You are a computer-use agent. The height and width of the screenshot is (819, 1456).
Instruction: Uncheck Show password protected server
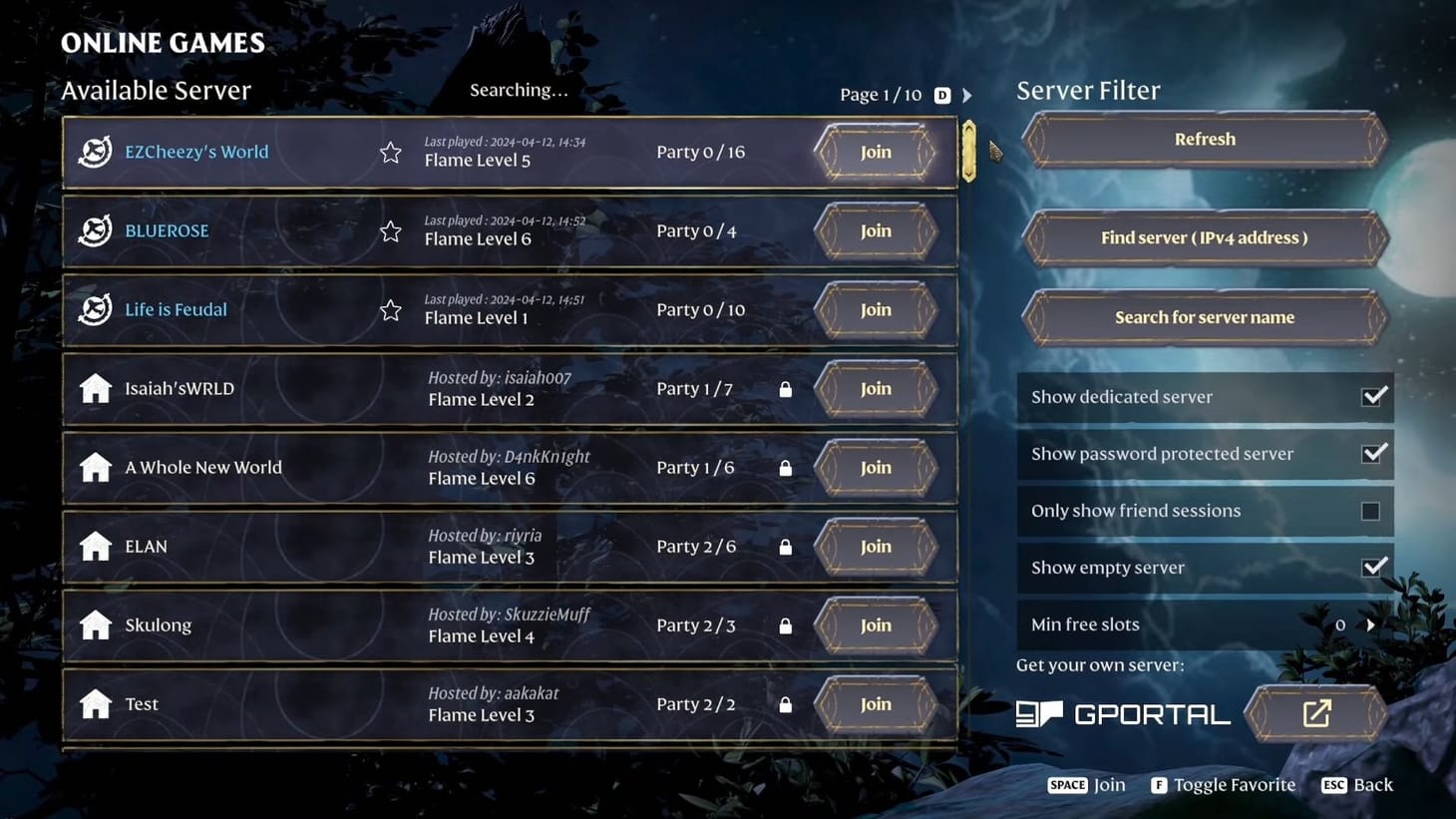tap(1374, 452)
